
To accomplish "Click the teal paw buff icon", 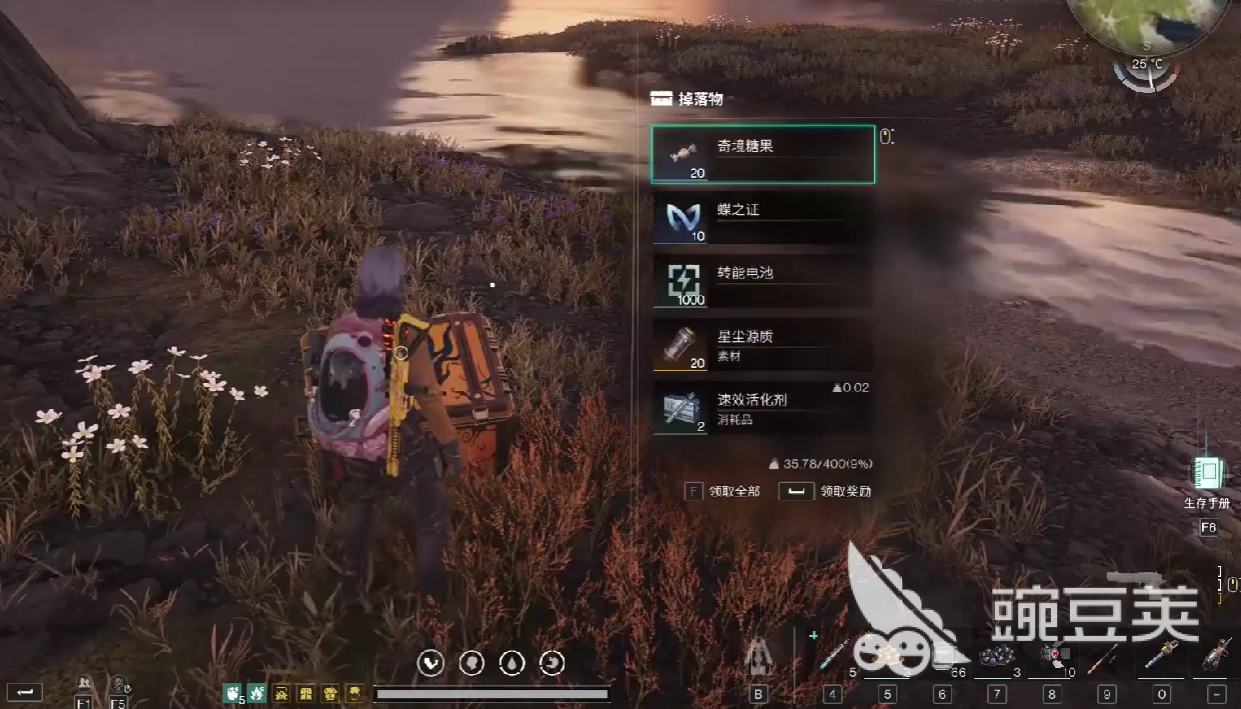I will pyautogui.click(x=232, y=692).
